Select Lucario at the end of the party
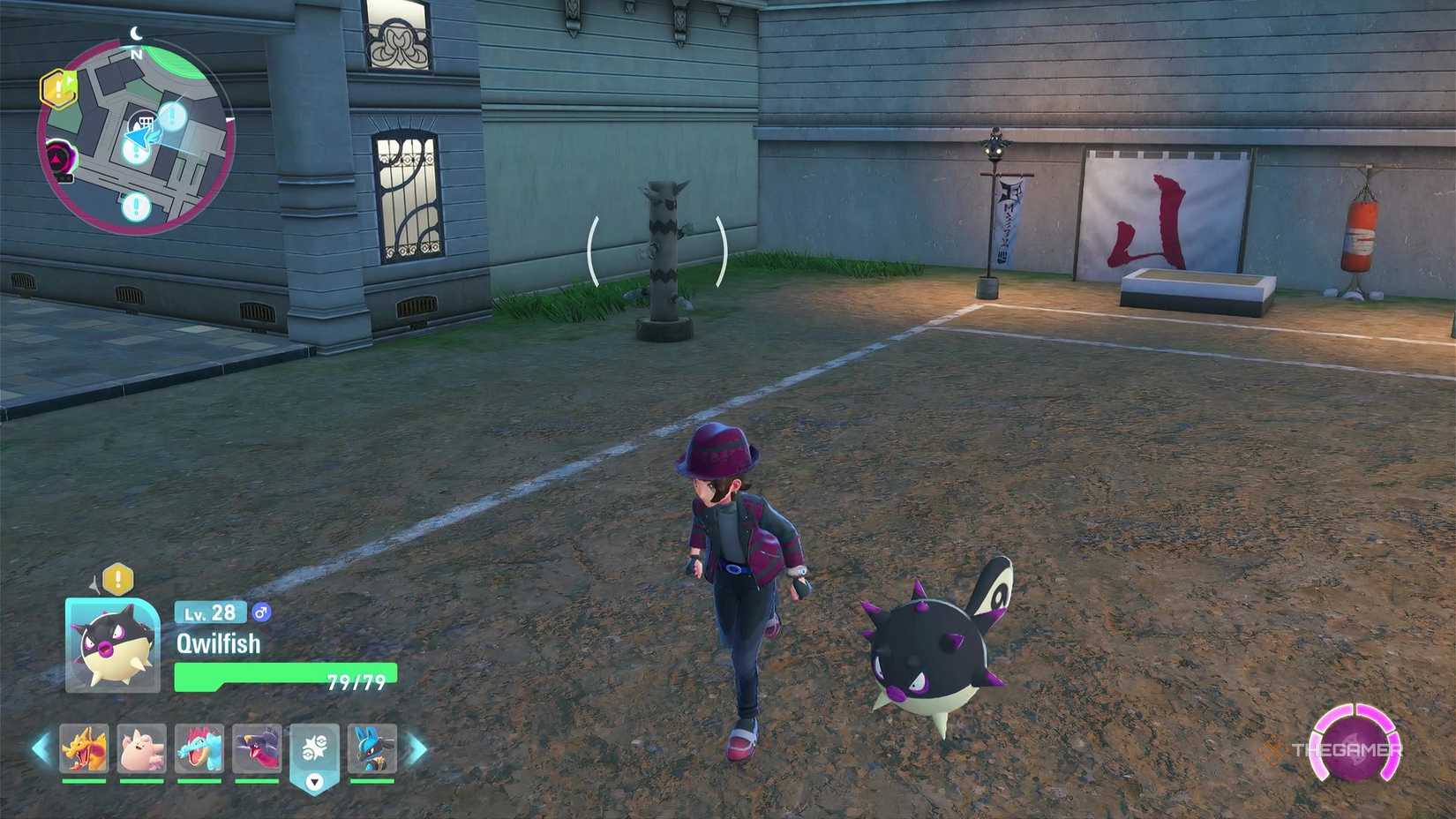The image size is (1456, 819). (x=374, y=749)
